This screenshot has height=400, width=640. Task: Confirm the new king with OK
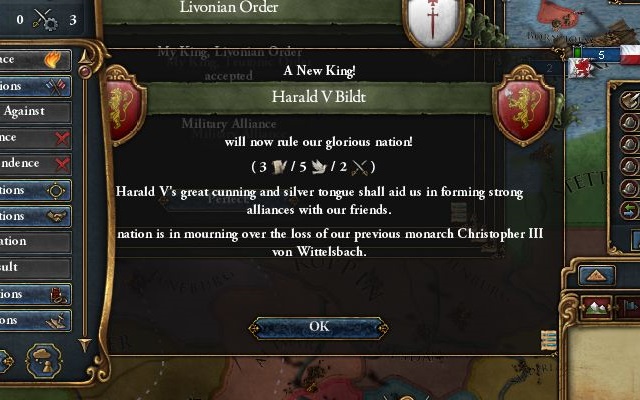tap(319, 327)
